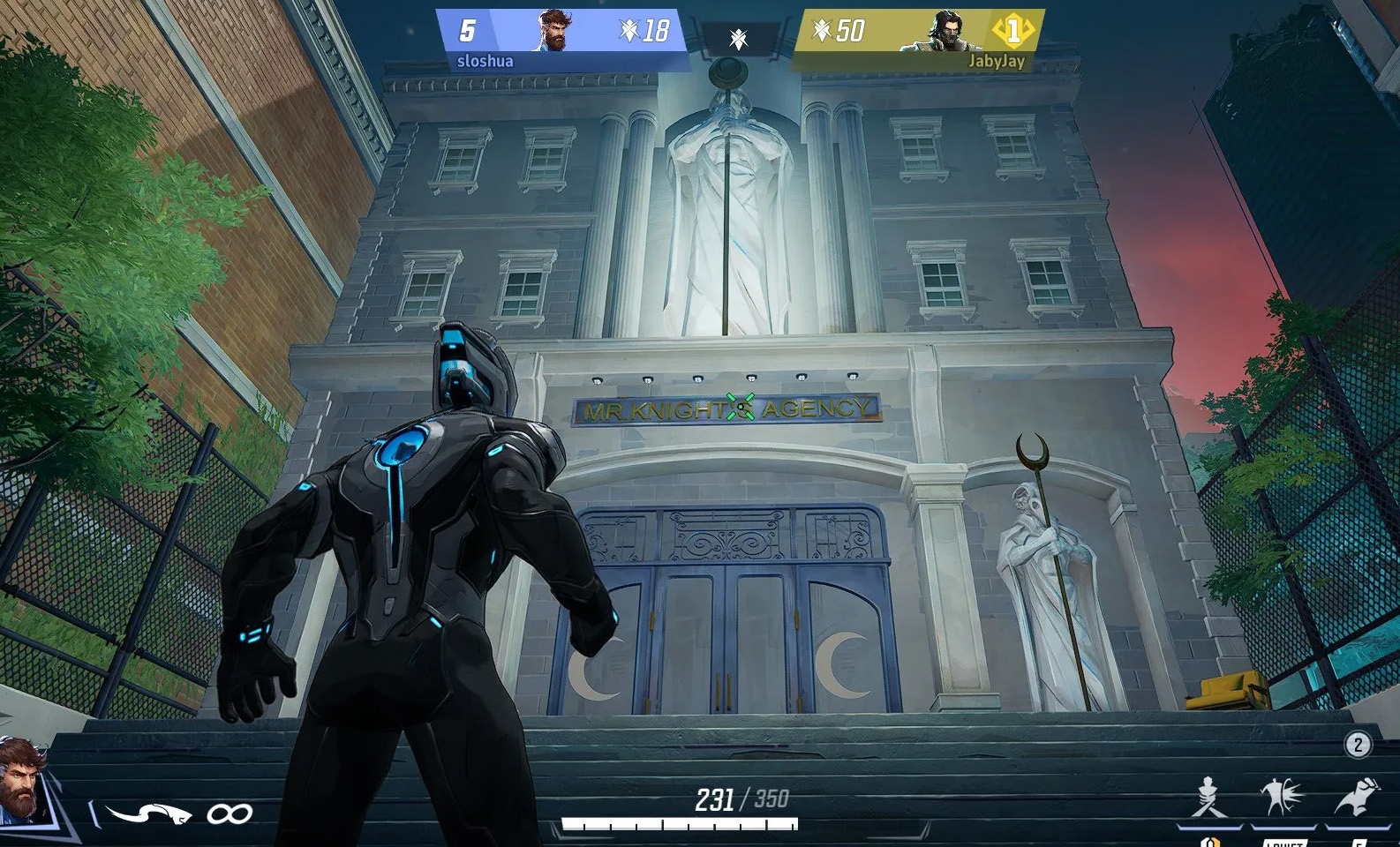Viewport: 1400px width, 847px height.
Task: Click the circular badge numbered 2
Action: [x=1358, y=745]
